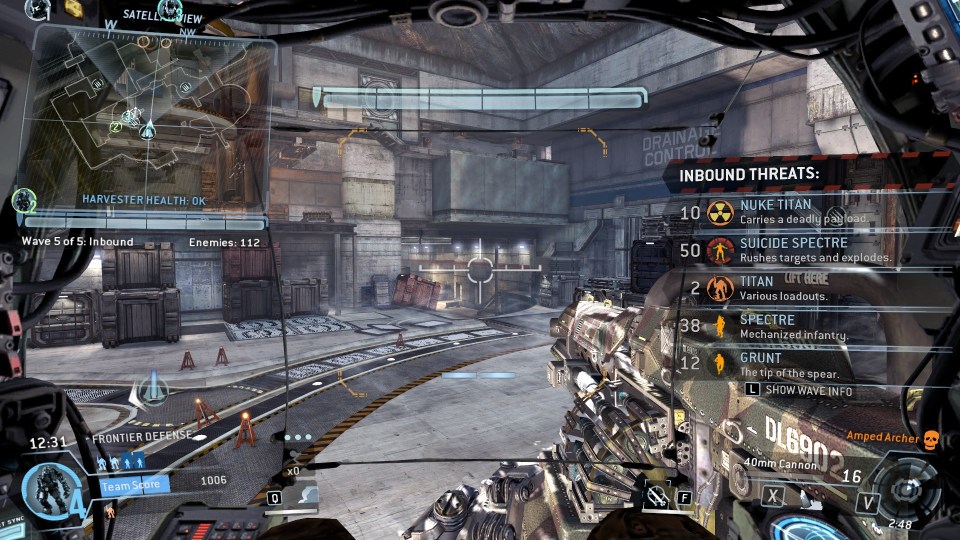Click the orange Titan threat icon
Screen dimensions: 960x540
pos(719,289)
